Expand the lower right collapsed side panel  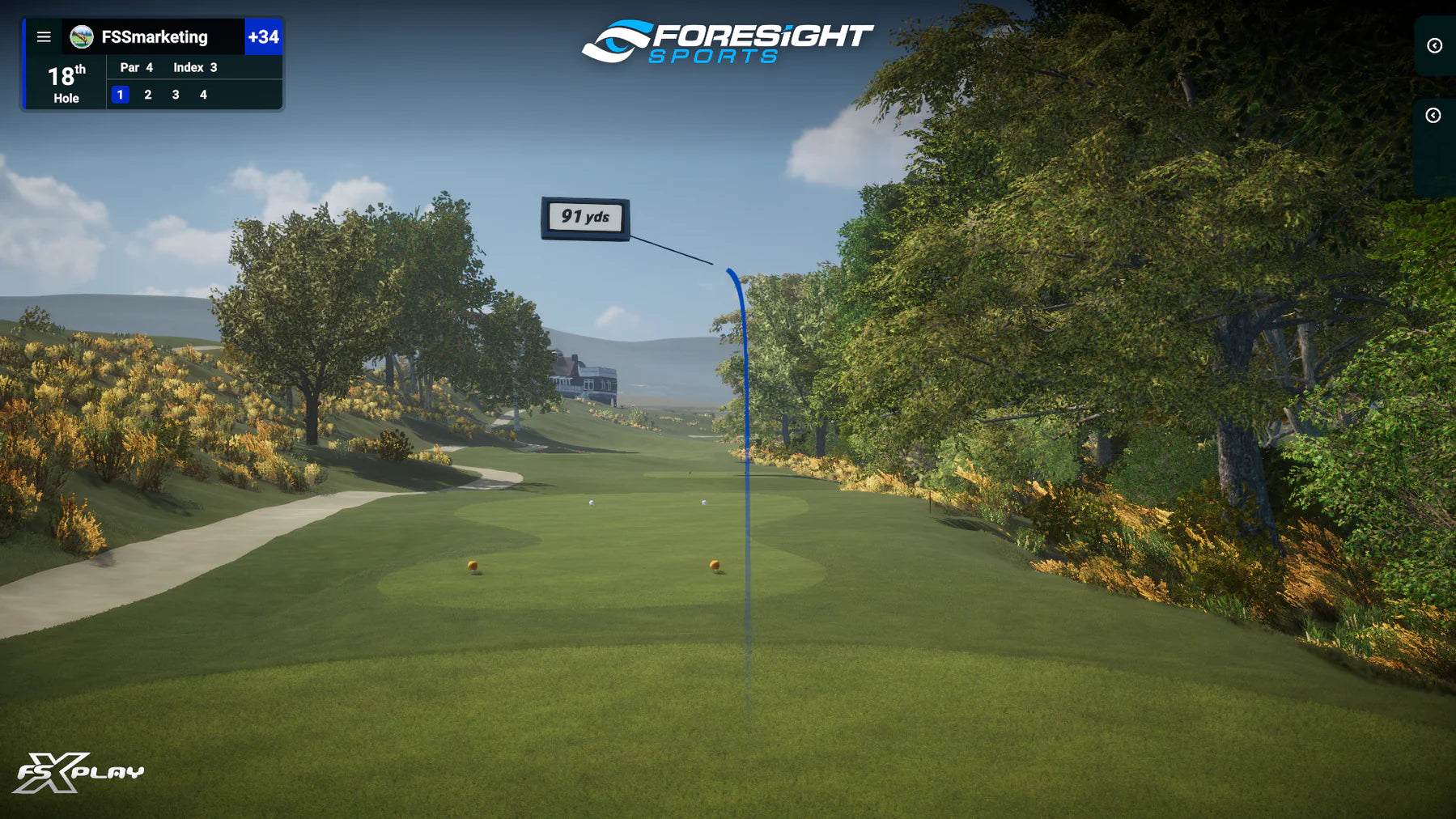(x=1433, y=116)
